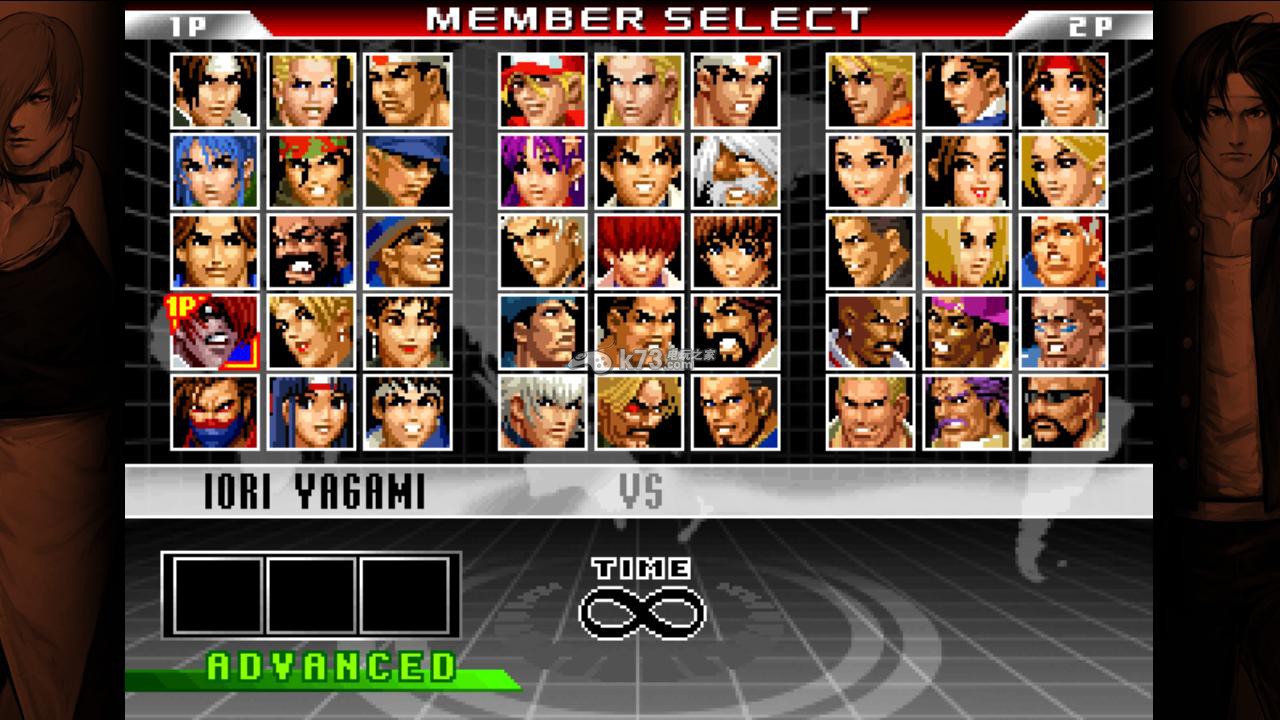
Task: Select Rugal with the red eye
Action: tap(639, 412)
